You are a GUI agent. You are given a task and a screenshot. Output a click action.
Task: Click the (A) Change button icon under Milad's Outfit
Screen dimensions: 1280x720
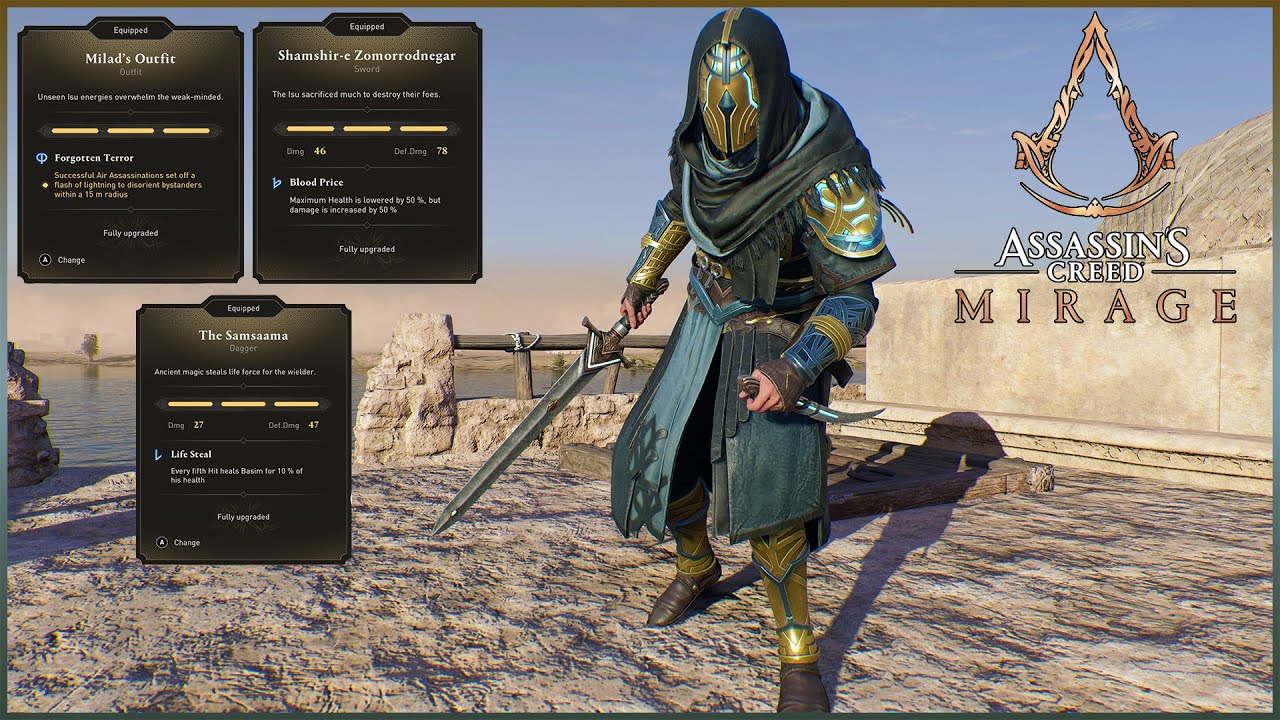click(45, 259)
